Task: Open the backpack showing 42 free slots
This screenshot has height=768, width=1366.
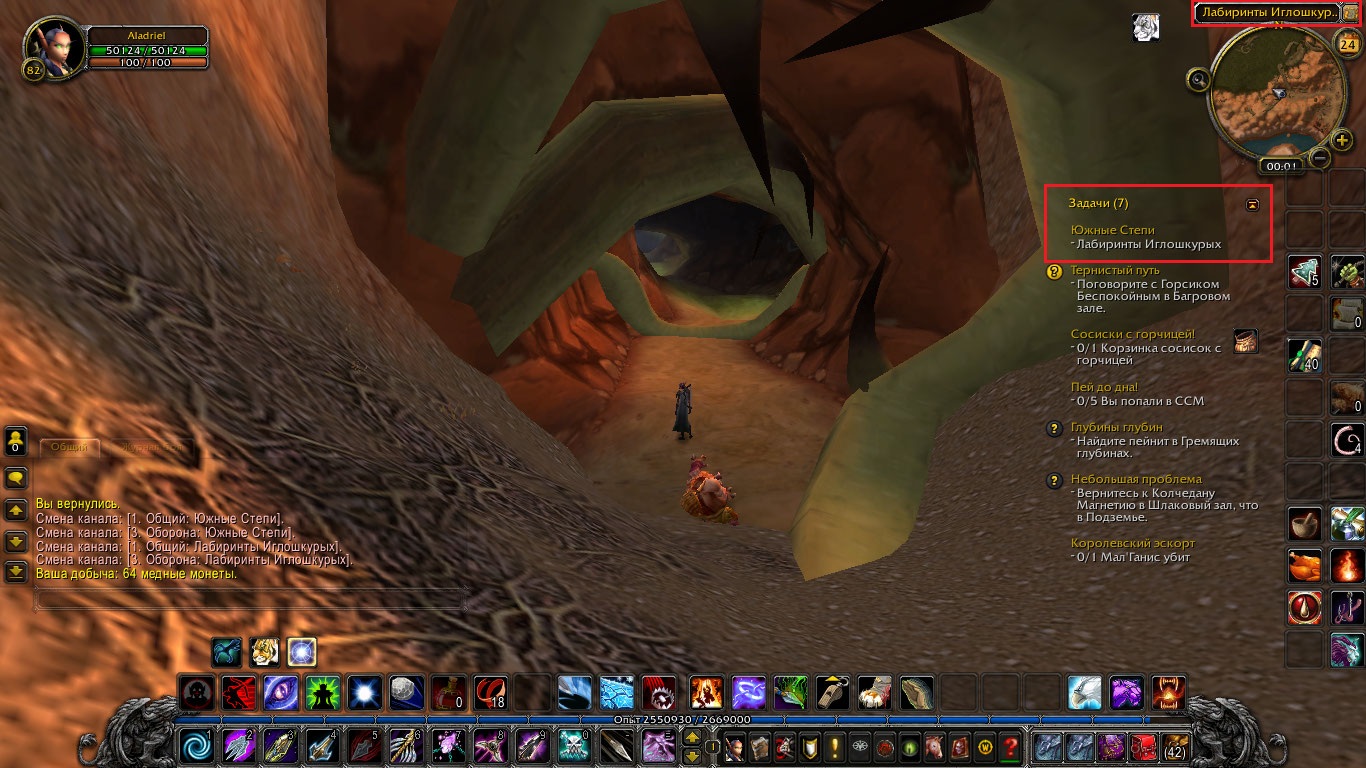Action: pyautogui.click(x=1175, y=746)
